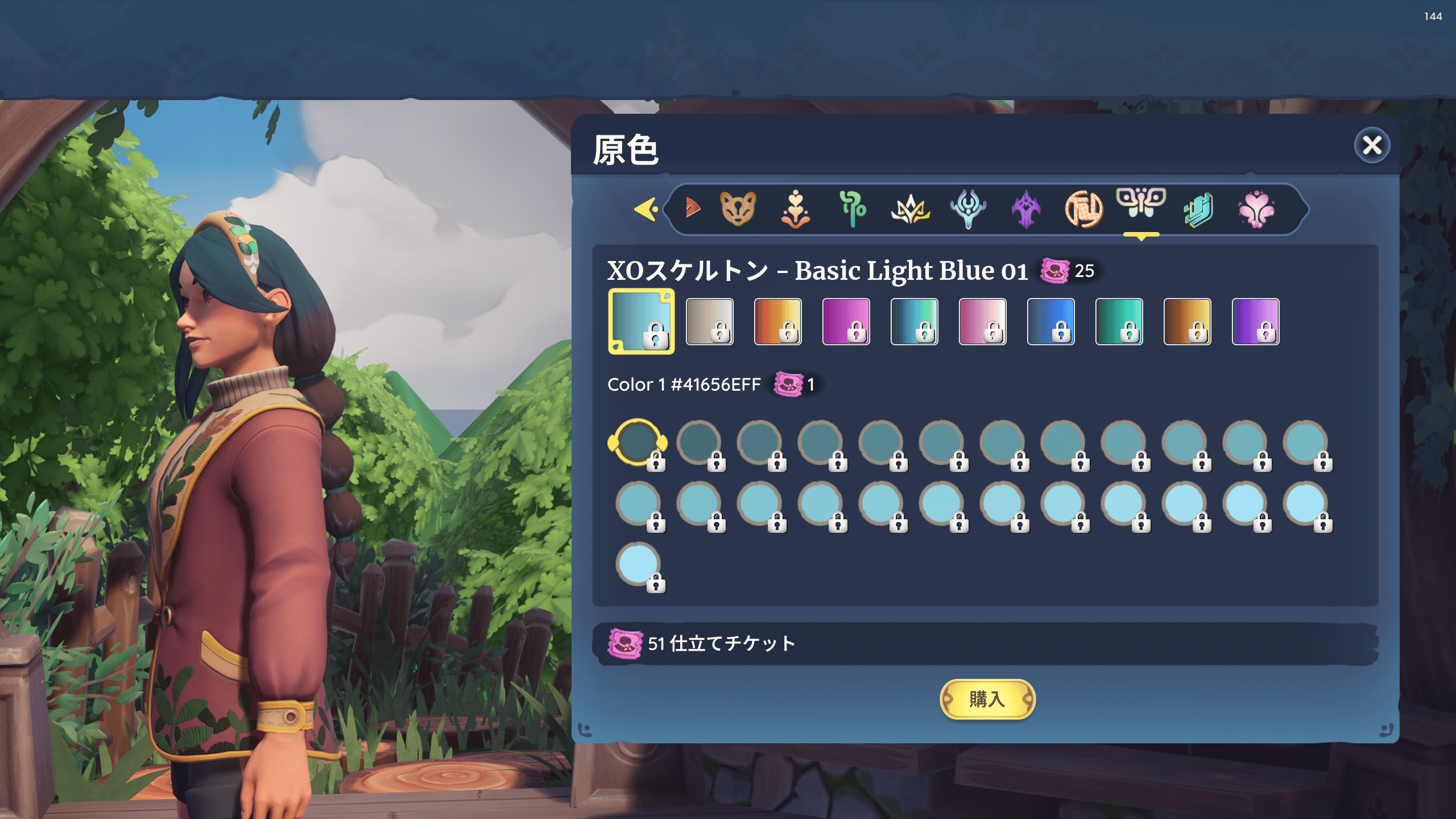1456x819 pixels.
Task: Switch to the pink flower tab
Action: click(x=1256, y=209)
